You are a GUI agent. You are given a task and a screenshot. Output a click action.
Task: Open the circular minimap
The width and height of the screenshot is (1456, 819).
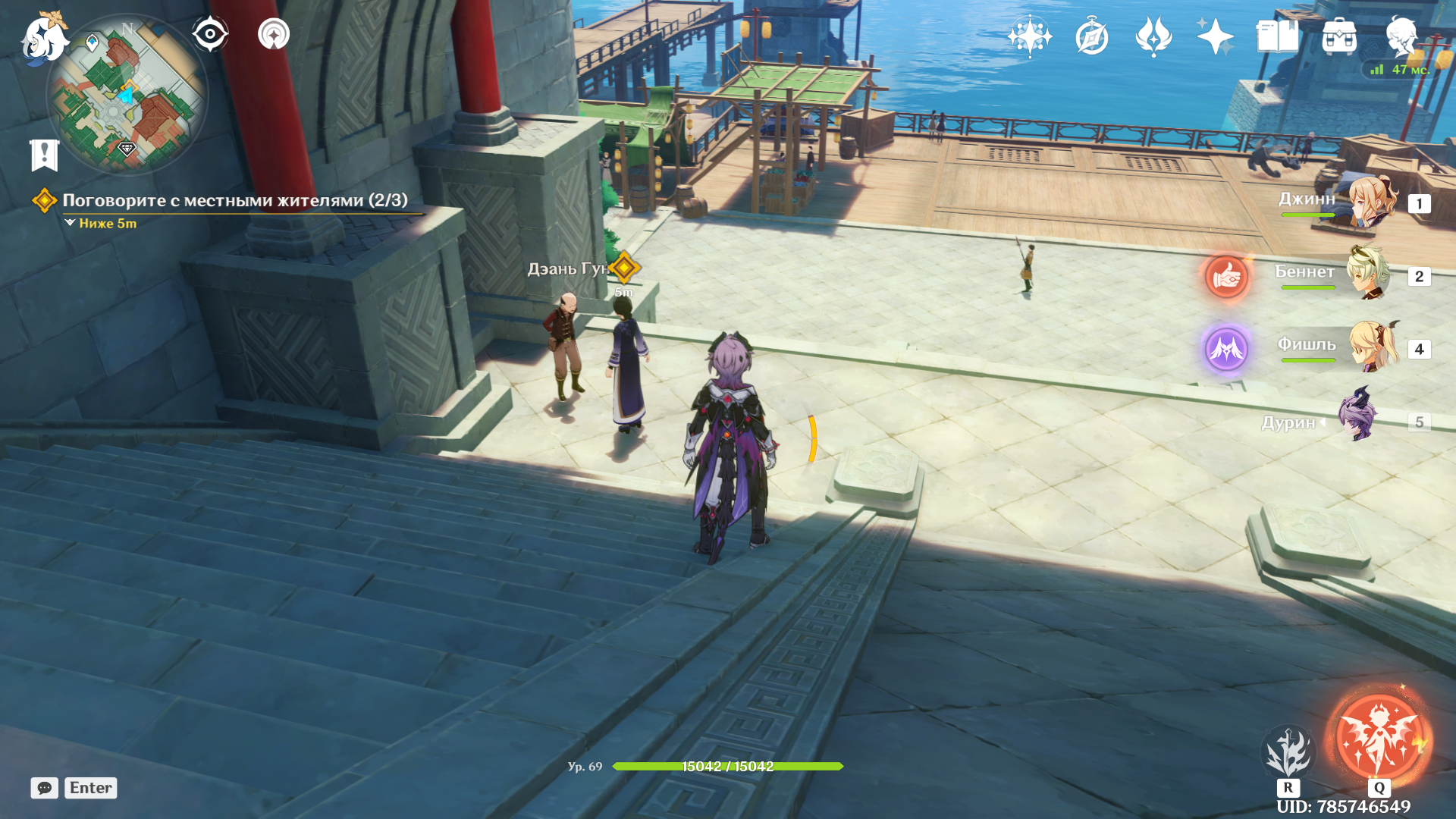pos(127,96)
